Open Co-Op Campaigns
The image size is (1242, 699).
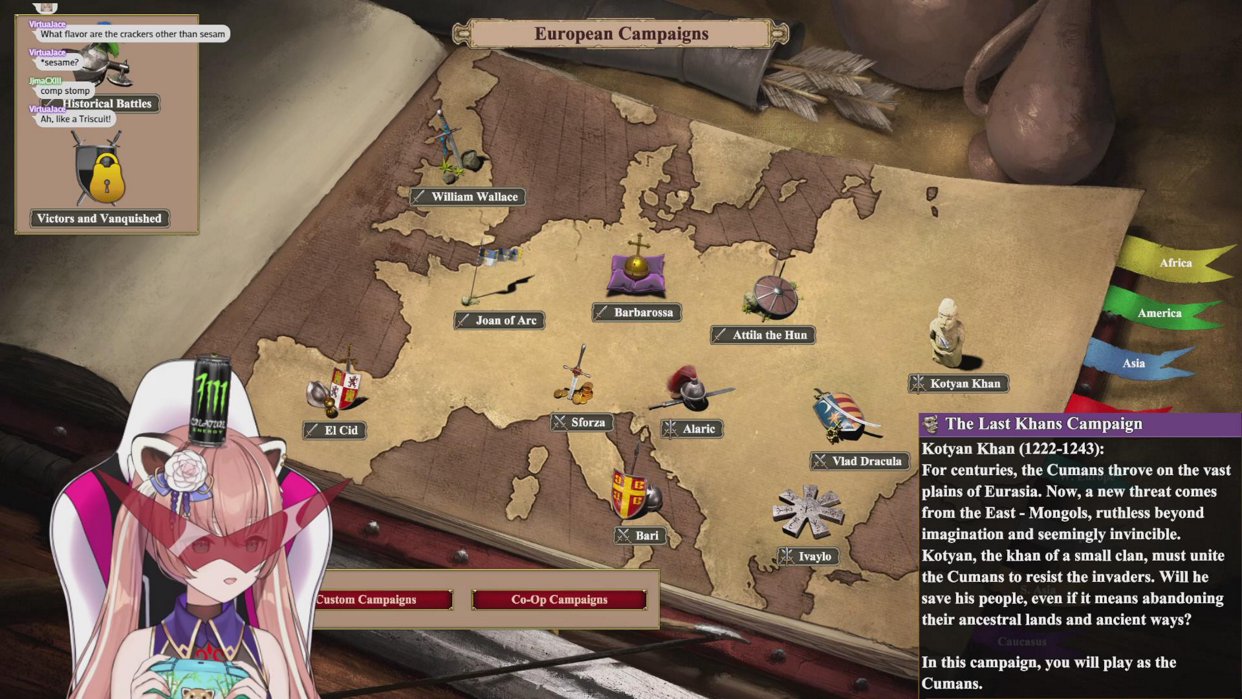pos(559,600)
